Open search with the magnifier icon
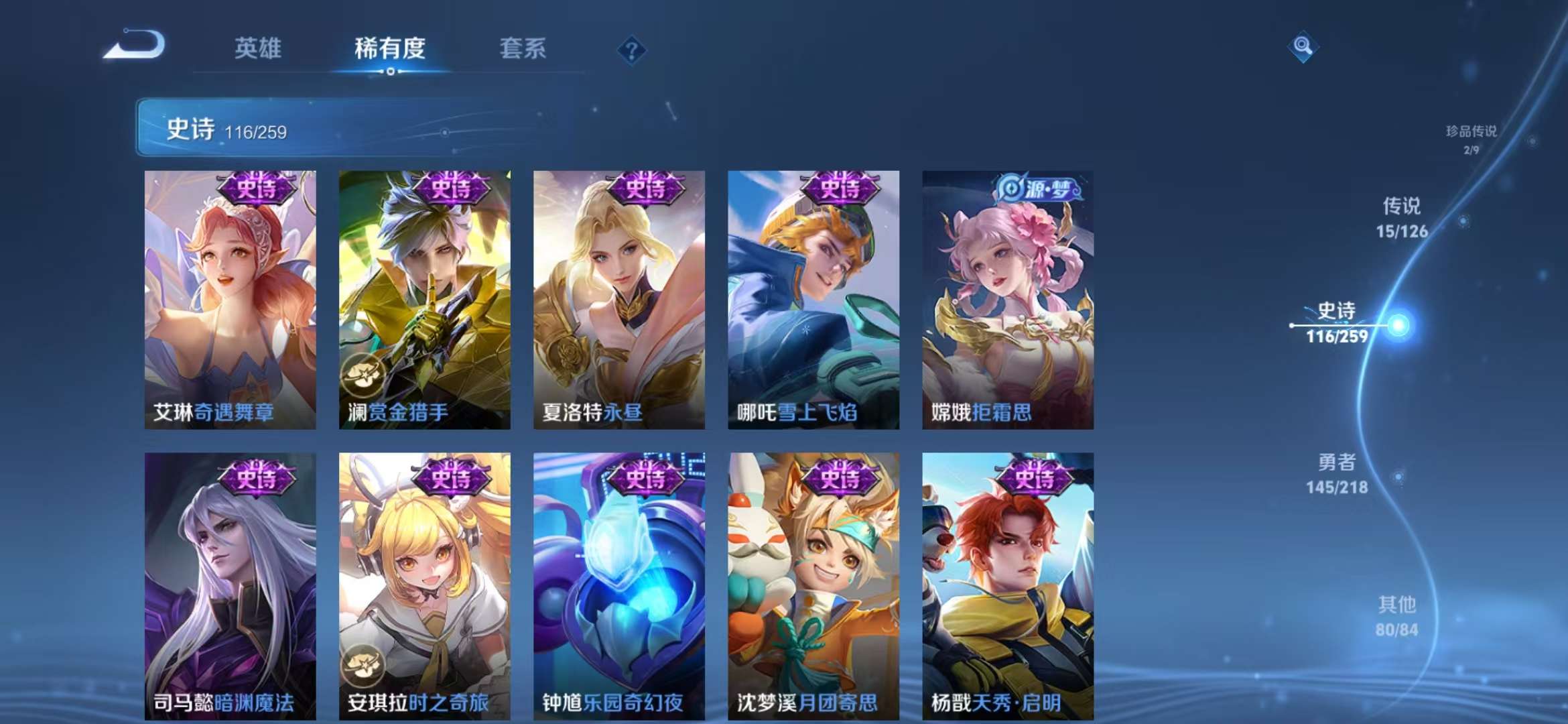This screenshot has width=1568, height=724. click(1303, 46)
